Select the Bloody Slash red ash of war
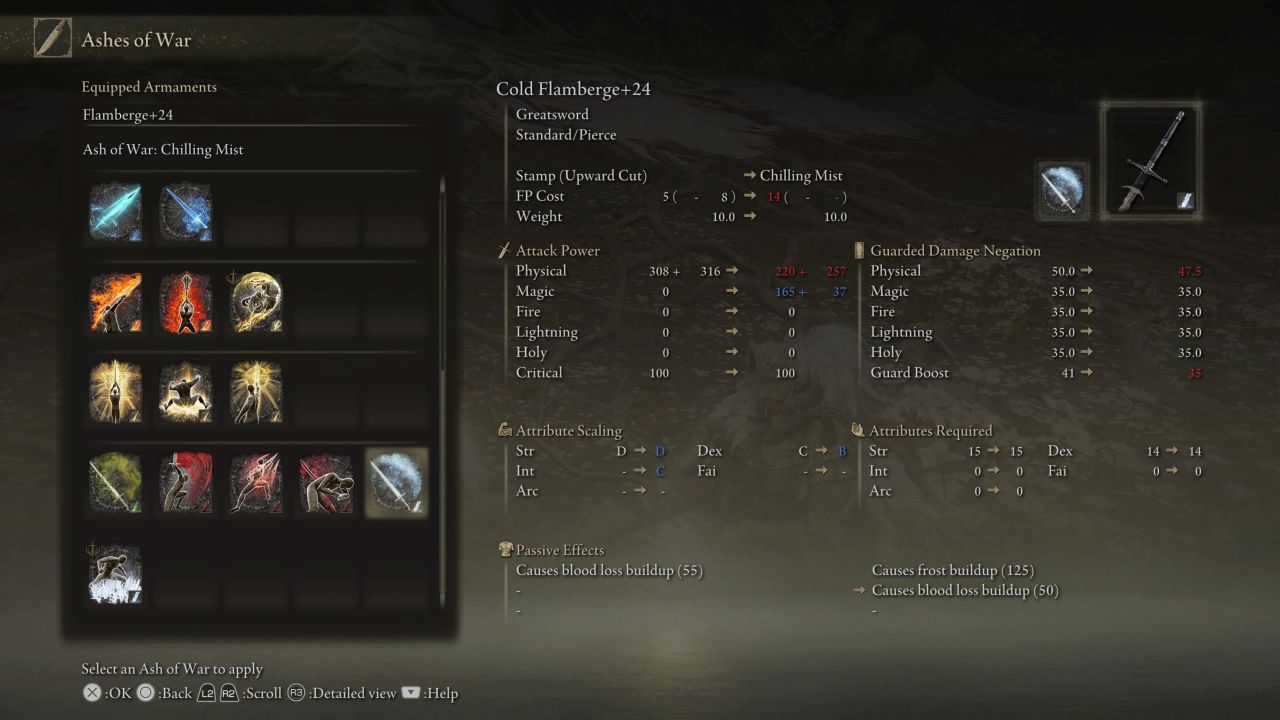This screenshot has width=1280, height=720. [x=185, y=482]
